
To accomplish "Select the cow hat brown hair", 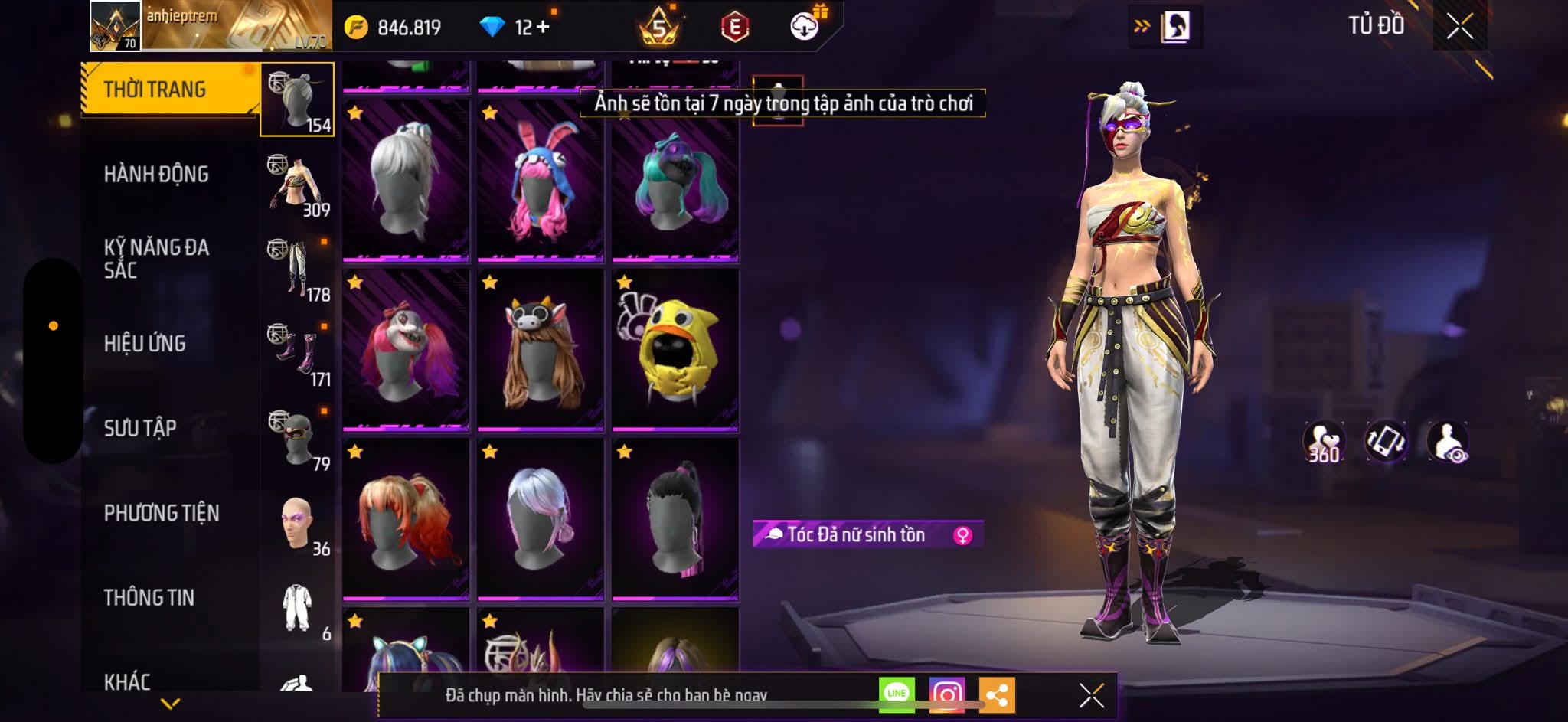I will [540, 350].
